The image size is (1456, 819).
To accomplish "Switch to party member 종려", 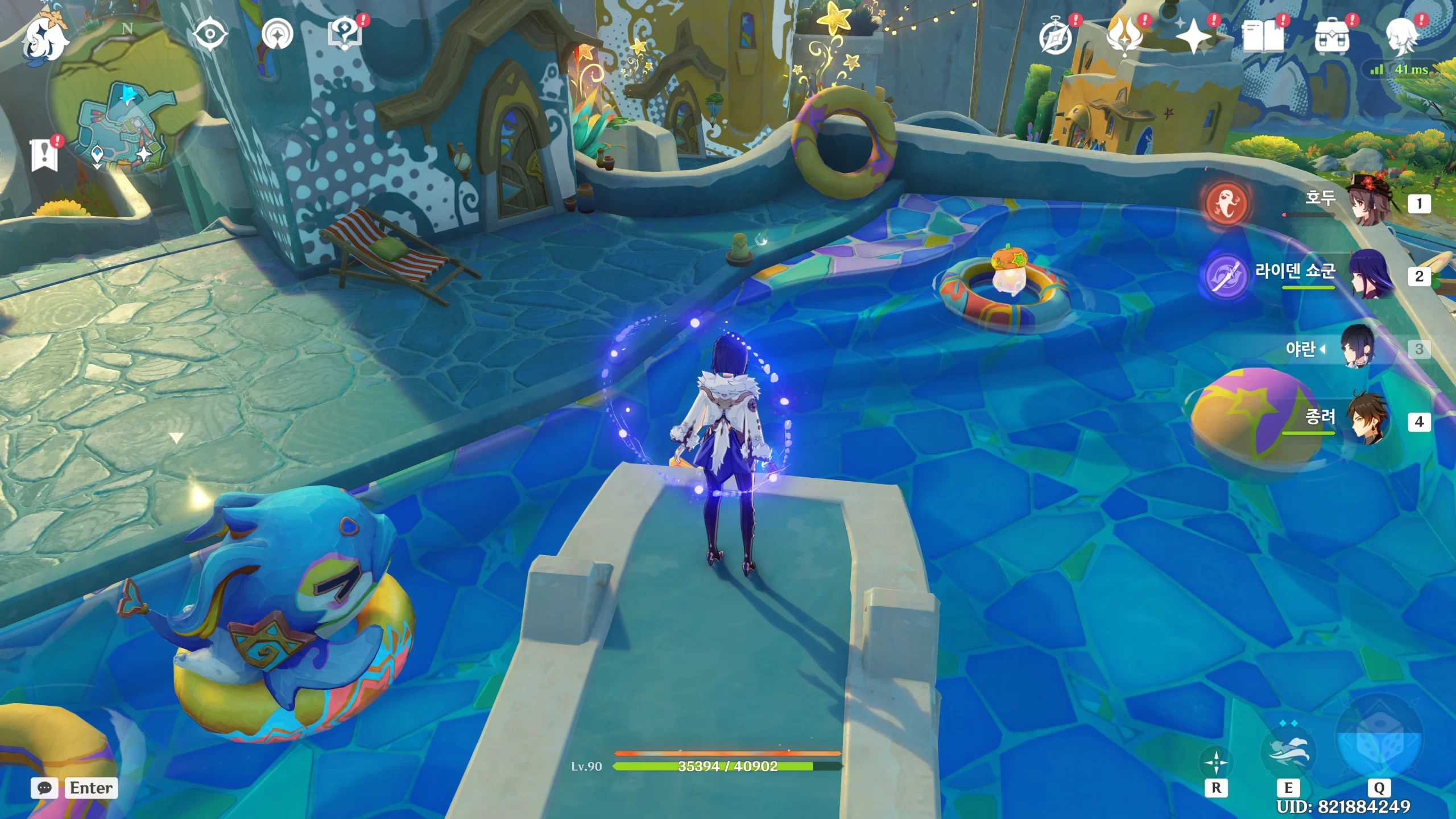I will tap(1370, 421).
